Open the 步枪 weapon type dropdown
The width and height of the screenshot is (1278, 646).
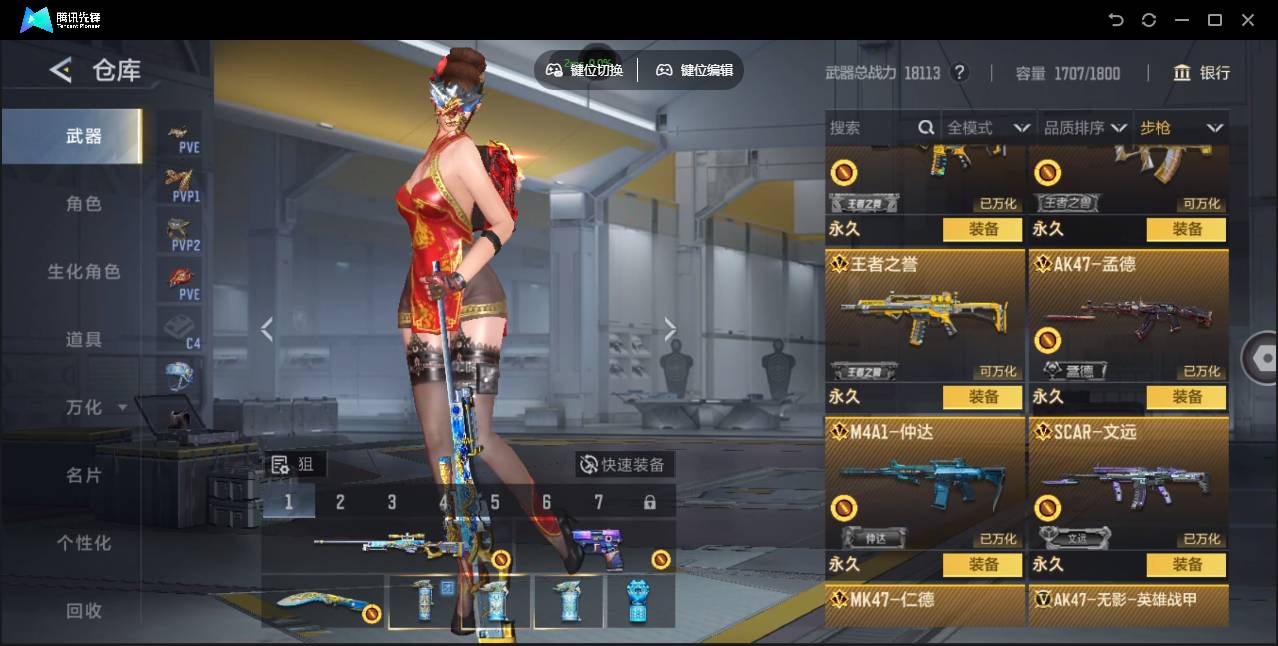tap(1181, 128)
